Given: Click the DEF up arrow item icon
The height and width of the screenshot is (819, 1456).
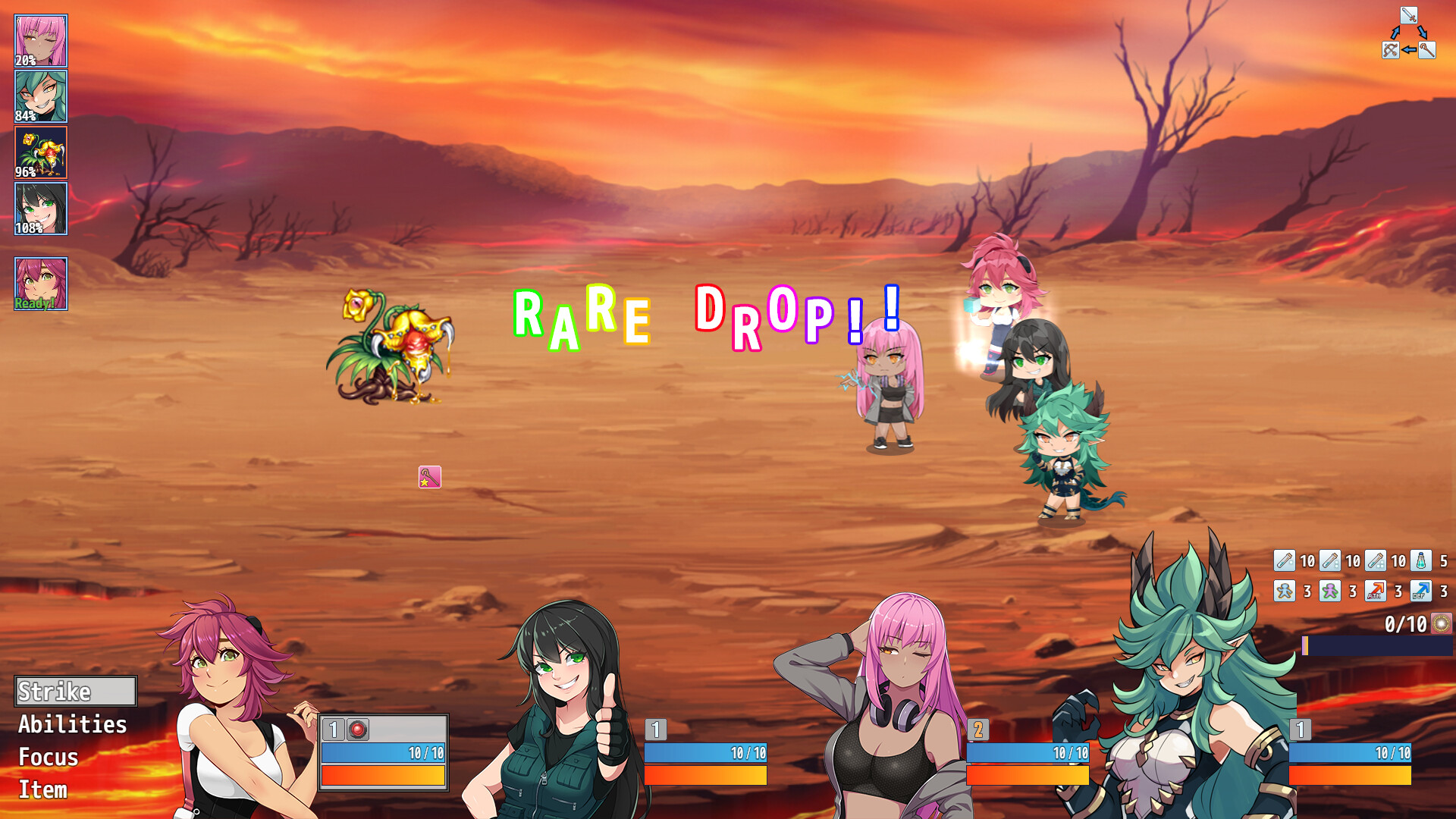Looking at the screenshot, I should (1420, 591).
